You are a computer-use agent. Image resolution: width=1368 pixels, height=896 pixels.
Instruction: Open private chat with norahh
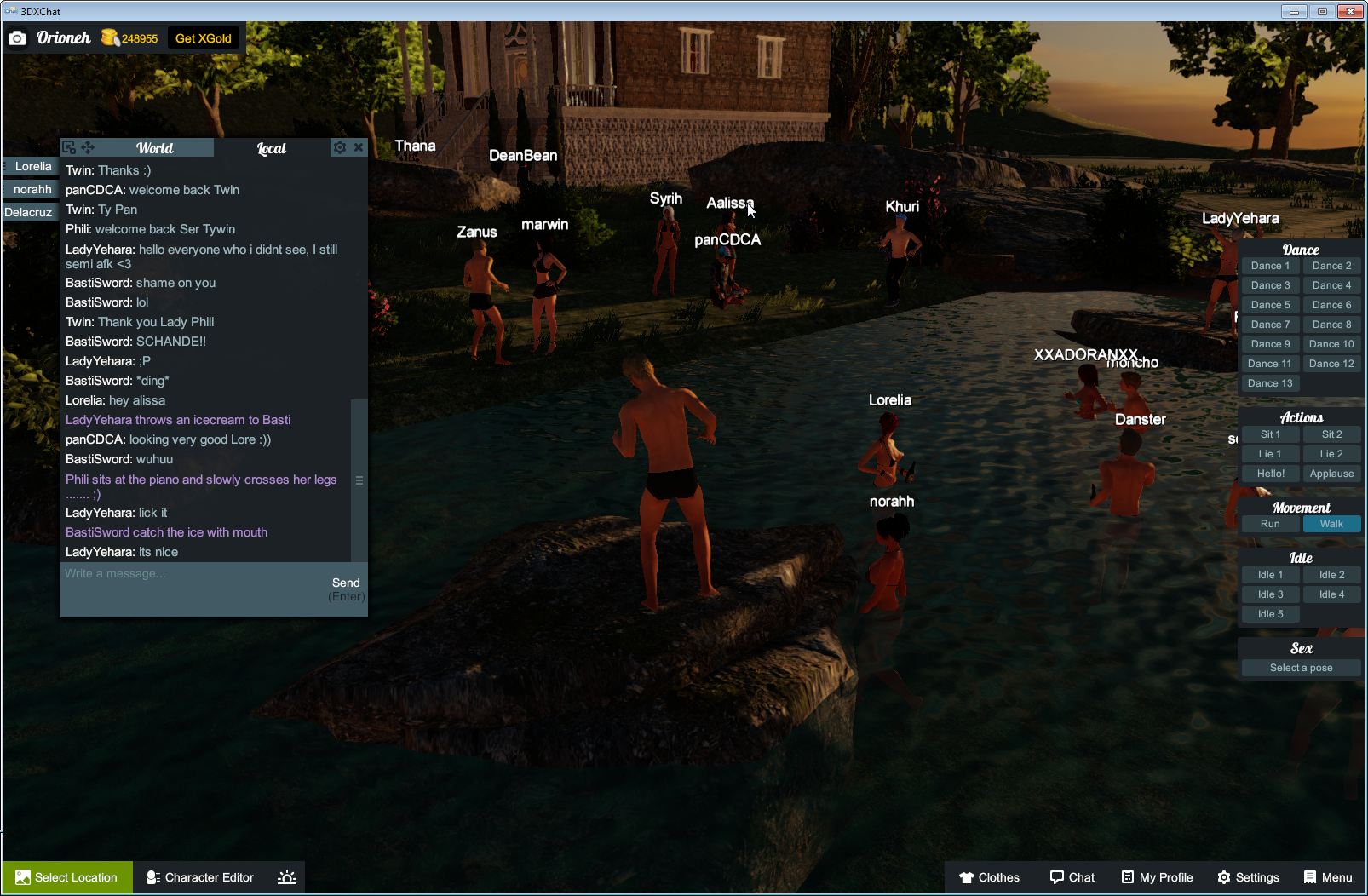click(32, 189)
